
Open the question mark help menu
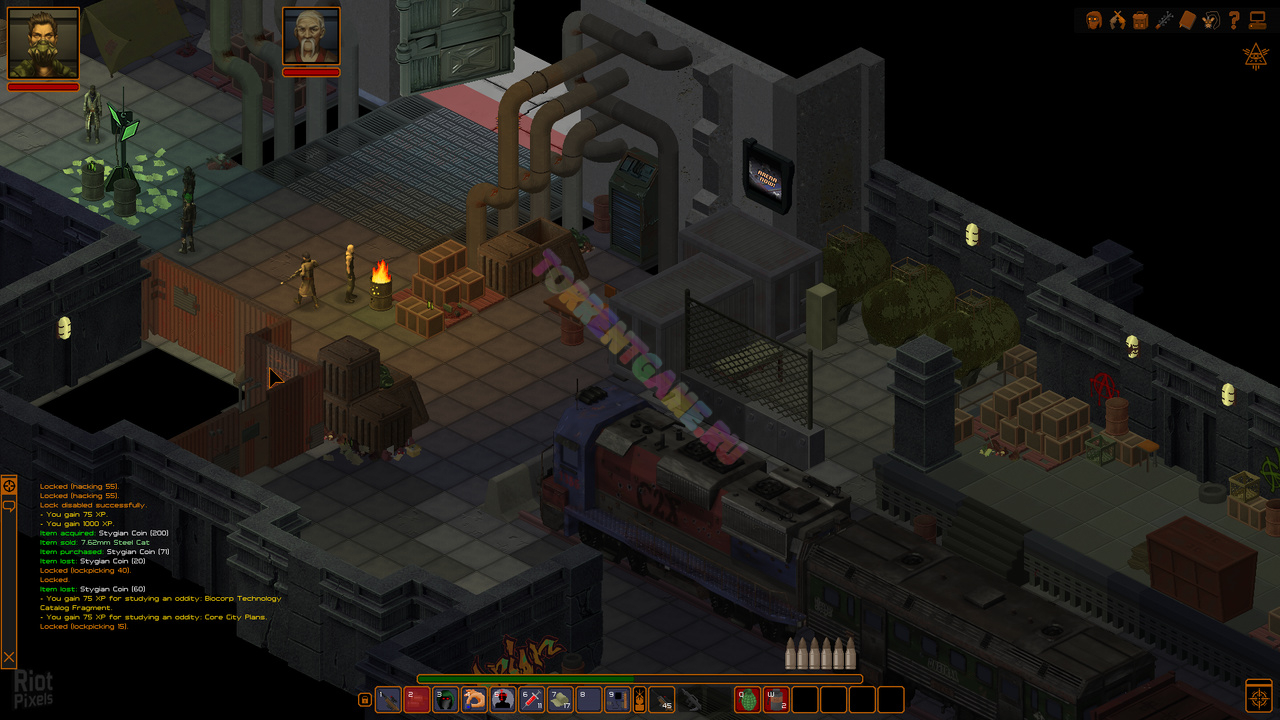coord(1234,20)
